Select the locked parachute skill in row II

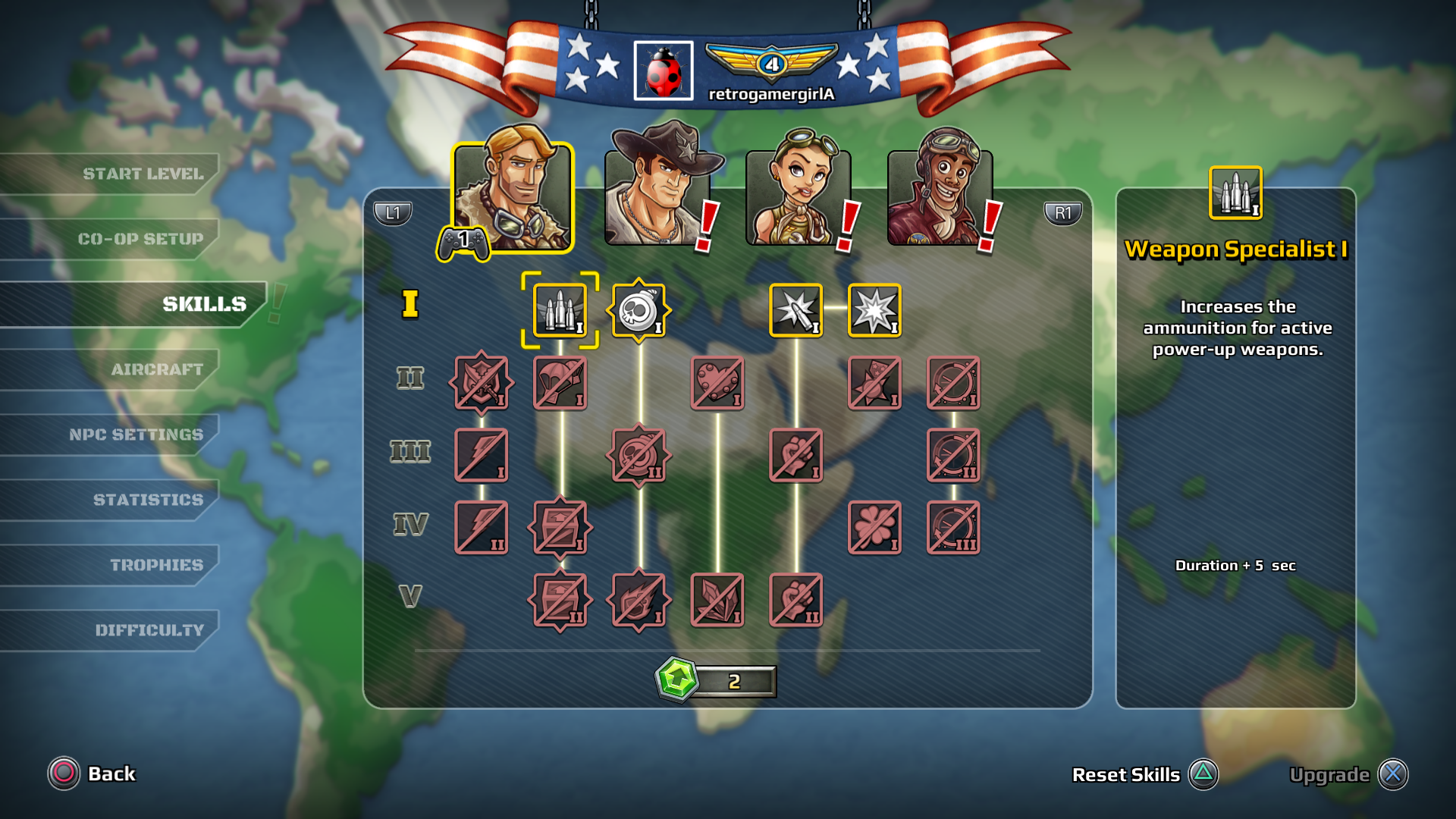pos(560,382)
